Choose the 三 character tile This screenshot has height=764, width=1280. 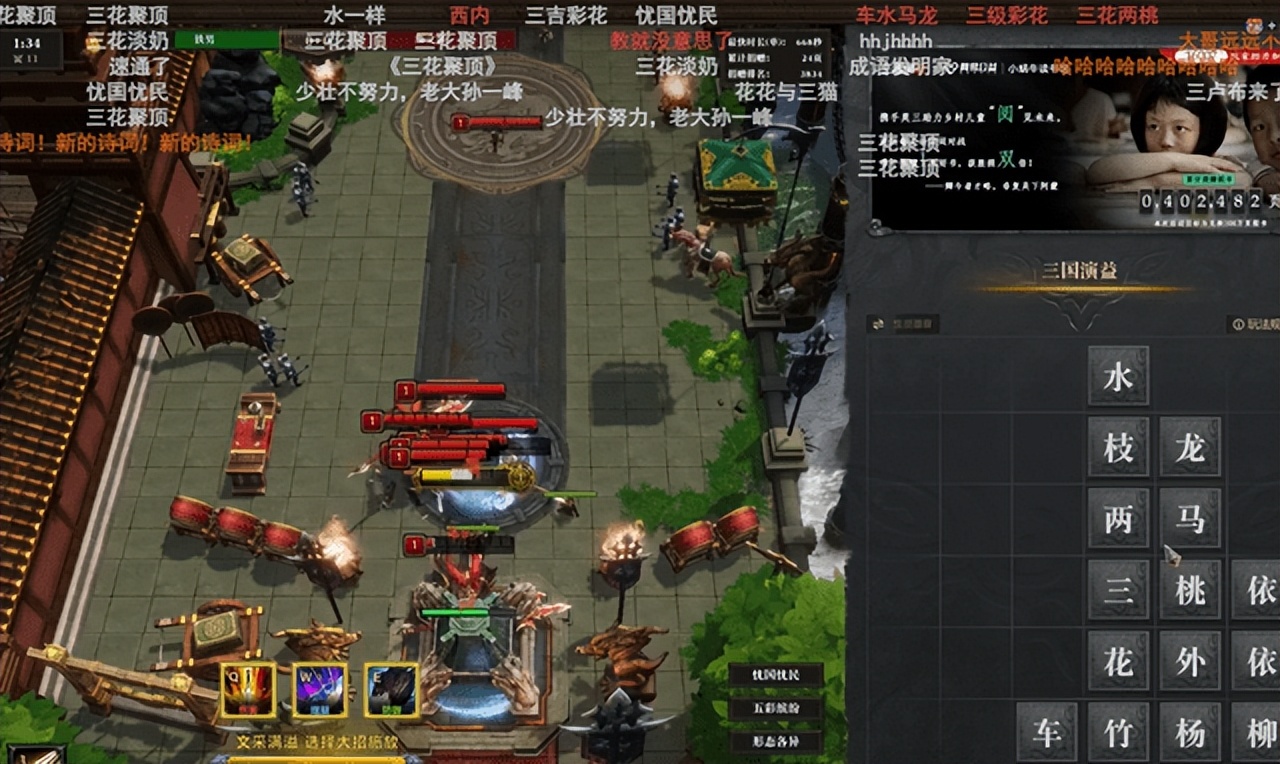pos(1118,590)
